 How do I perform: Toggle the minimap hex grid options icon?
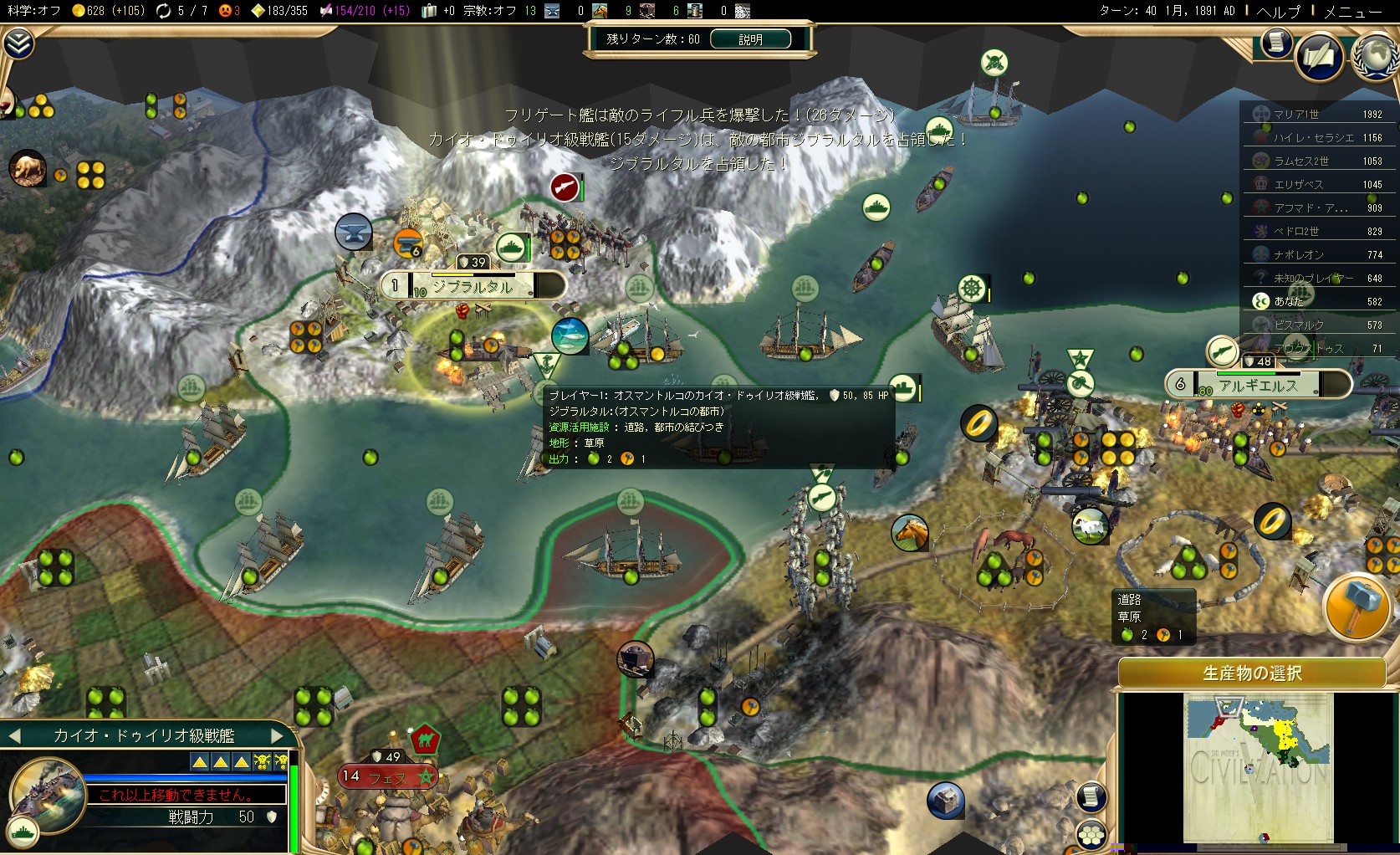tap(1091, 834)
